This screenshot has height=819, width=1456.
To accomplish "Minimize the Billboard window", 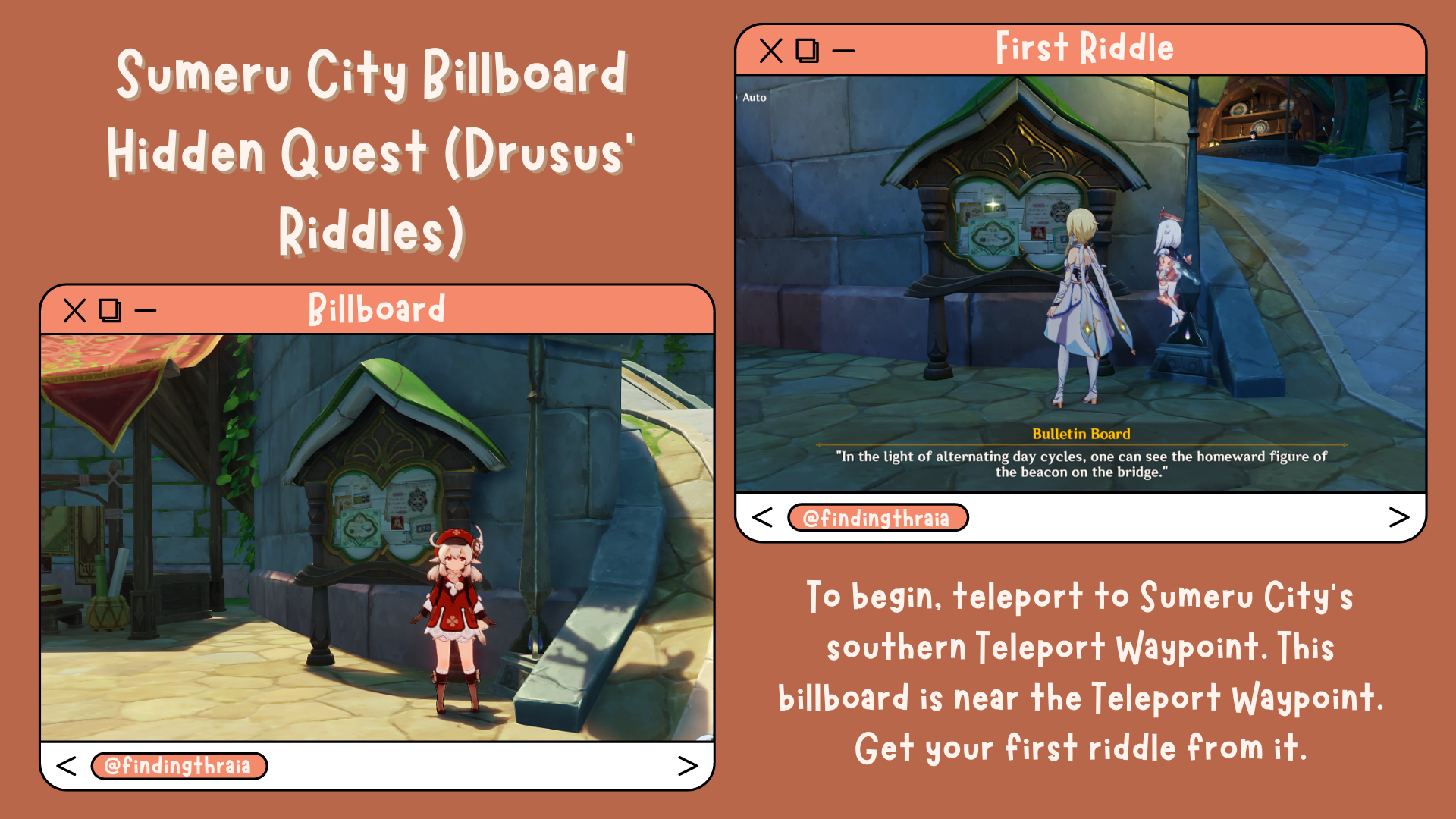I will coord(146,309).
